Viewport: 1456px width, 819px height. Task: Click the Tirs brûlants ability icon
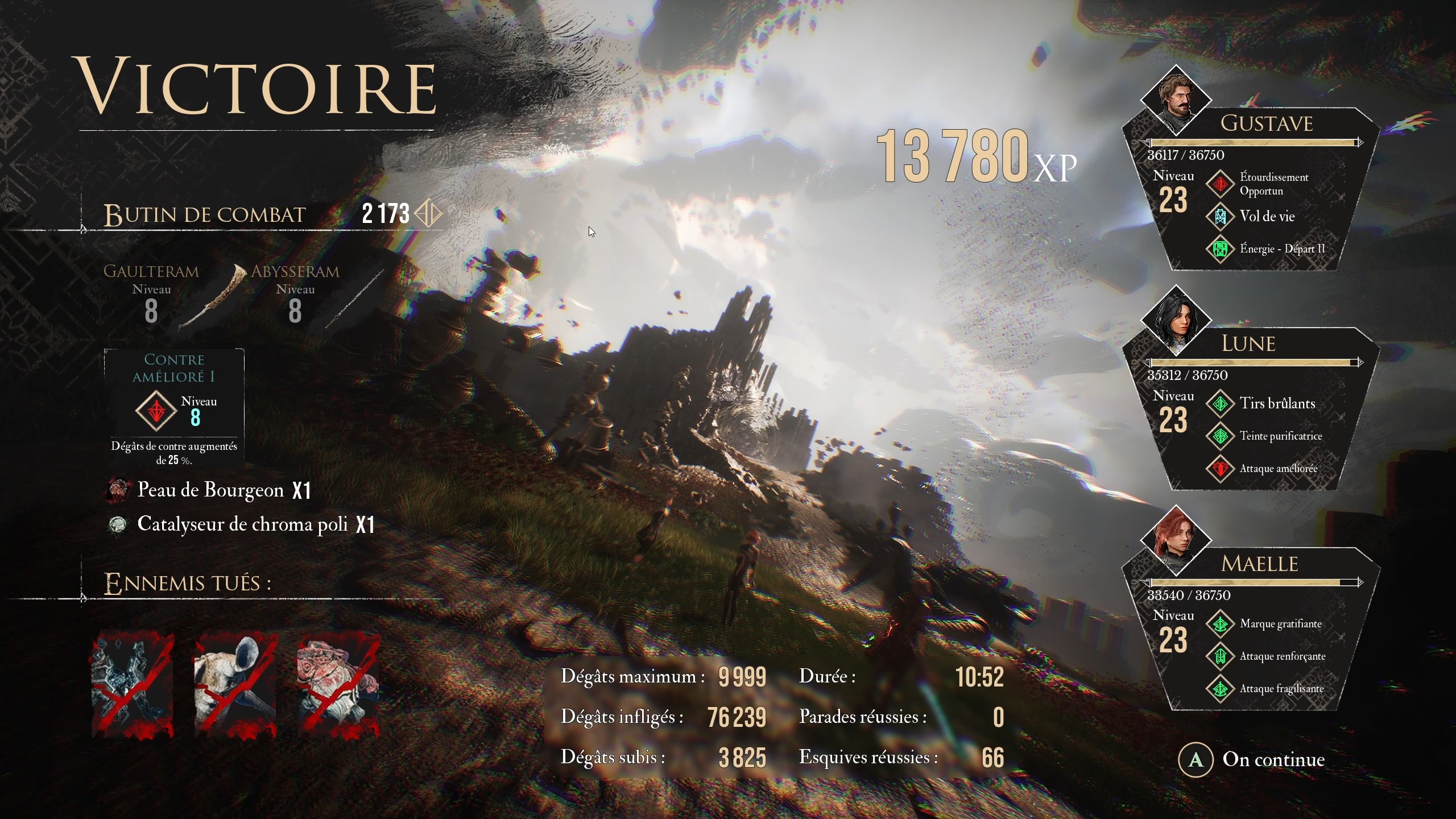[x=1221, y=404]
